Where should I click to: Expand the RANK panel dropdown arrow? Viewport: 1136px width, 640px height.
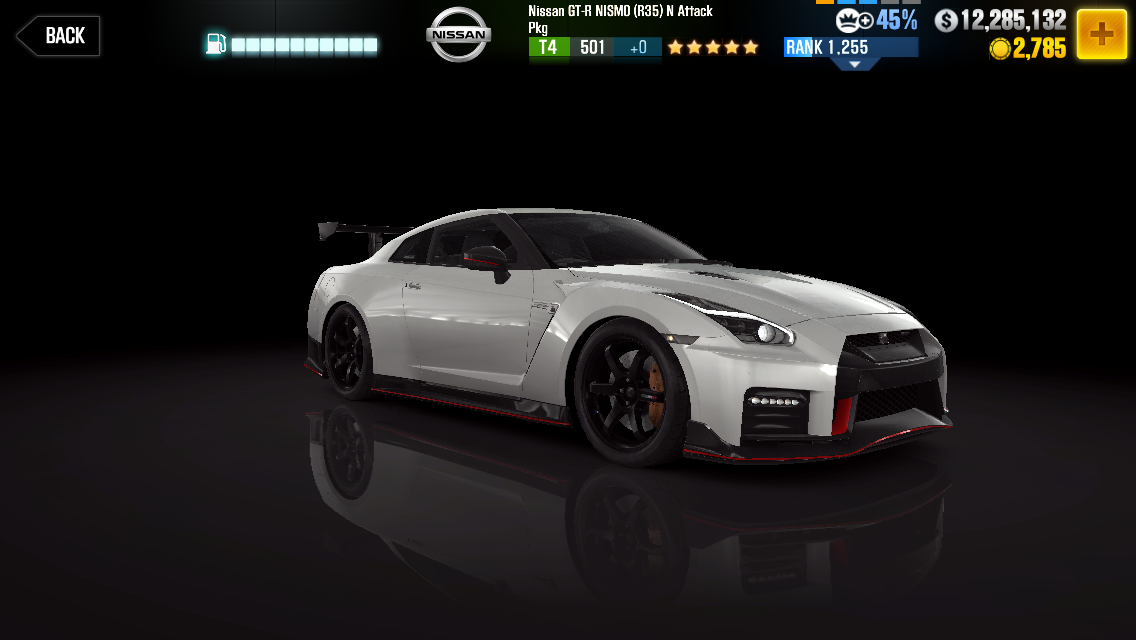point(854,64)
